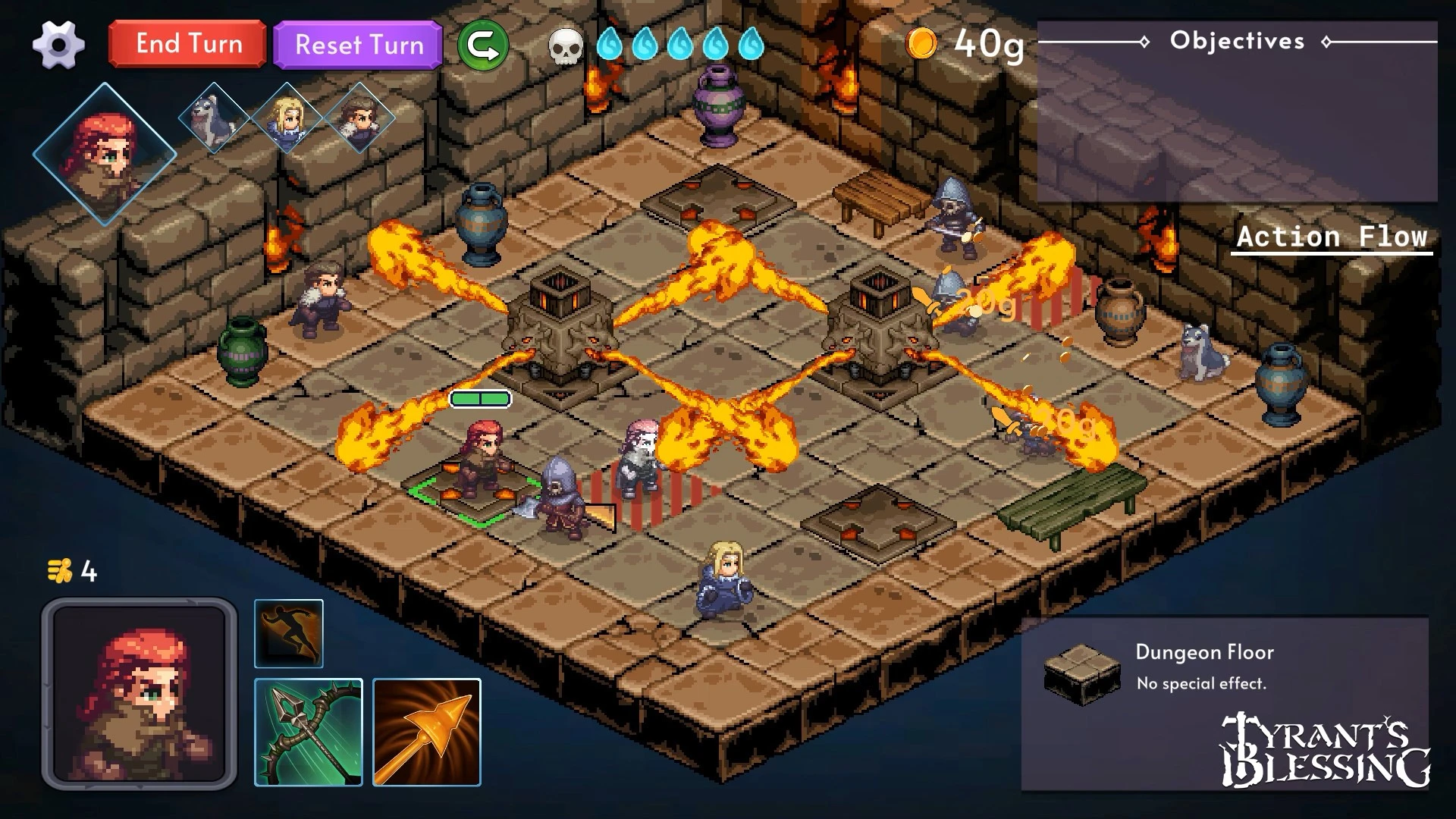The image size is (1456, 819).
Task: Open the Action Flow panel
Action: [x=1332, y=237]
